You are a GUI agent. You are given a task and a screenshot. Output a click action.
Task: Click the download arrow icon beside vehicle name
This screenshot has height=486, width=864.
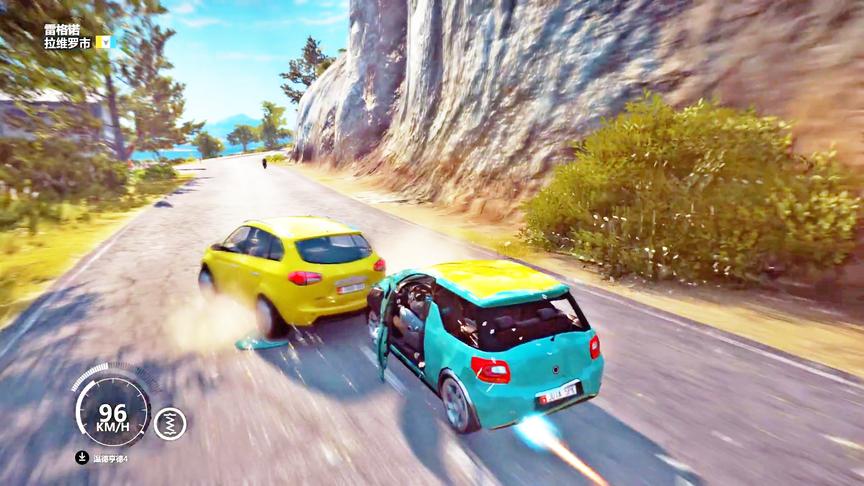tap(82, 458)
